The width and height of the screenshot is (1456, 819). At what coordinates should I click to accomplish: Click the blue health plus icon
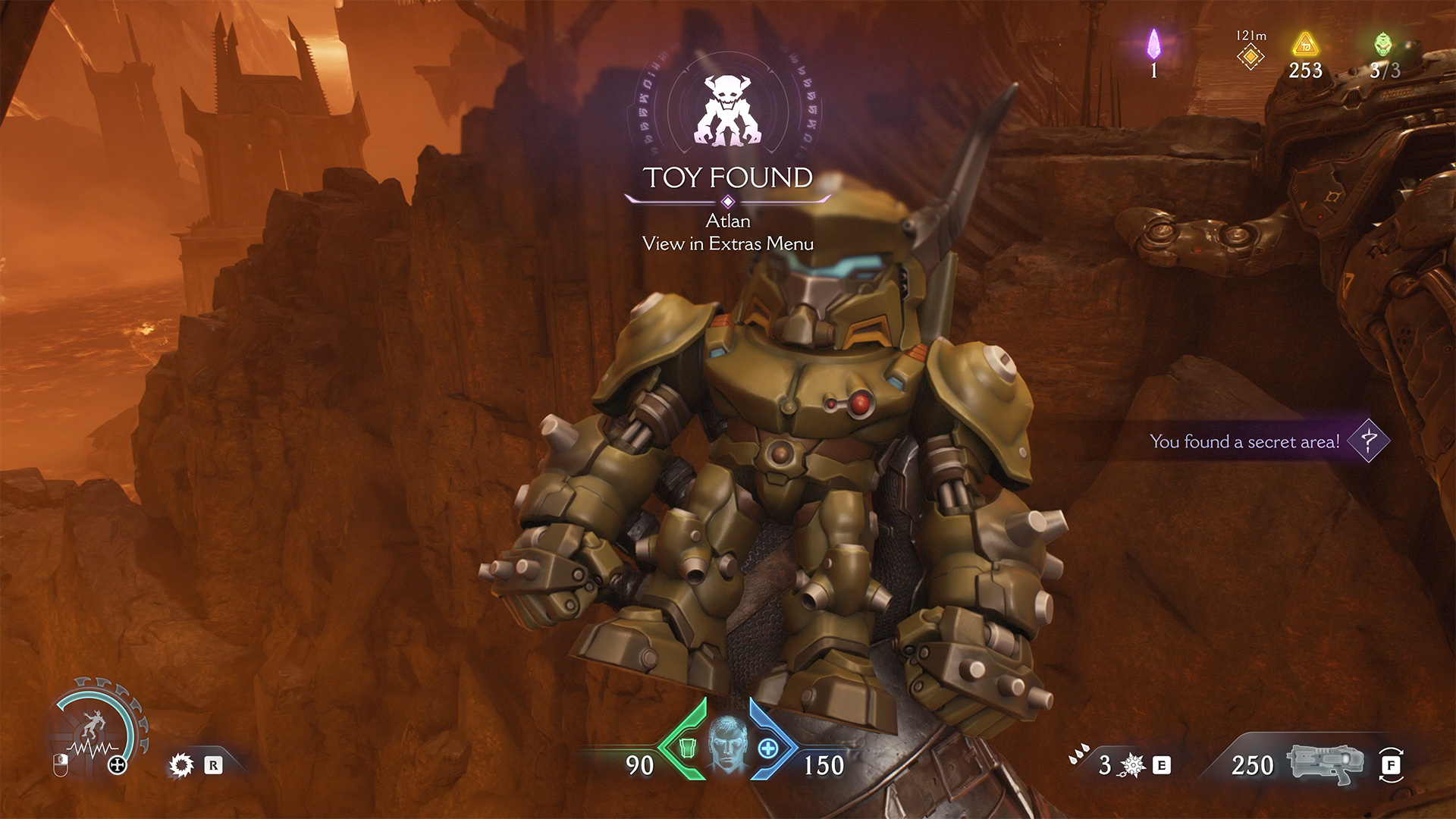coord(768,748)
